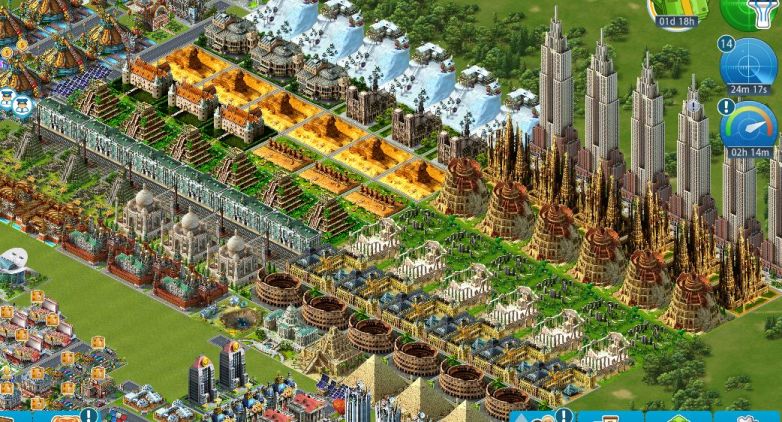
Task: Select the speedometer gauge icon
Action: pyautogui.click(x=748, y=129)
